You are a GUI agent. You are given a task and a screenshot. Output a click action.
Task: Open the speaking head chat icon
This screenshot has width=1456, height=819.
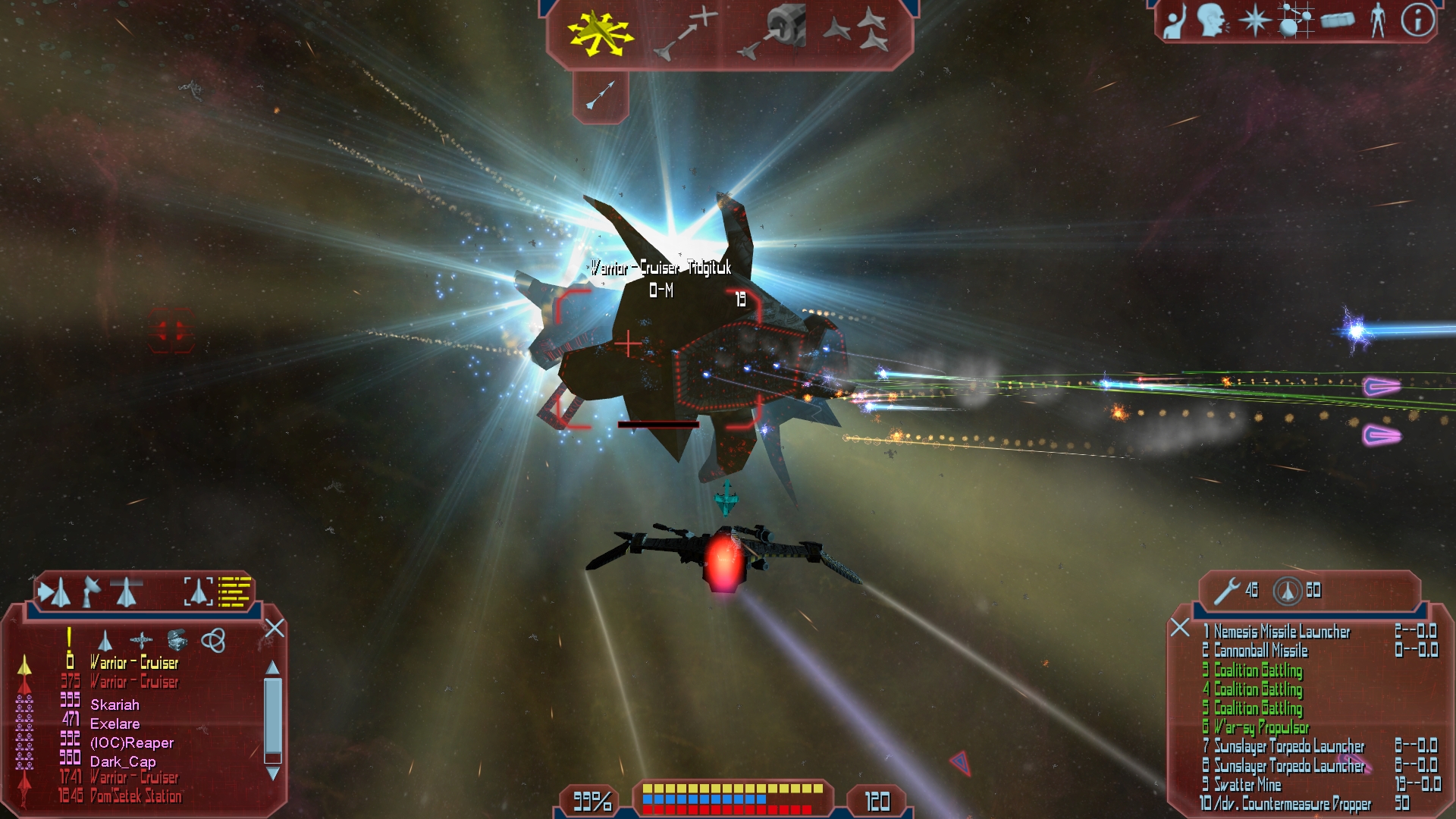click(1213, 20)
